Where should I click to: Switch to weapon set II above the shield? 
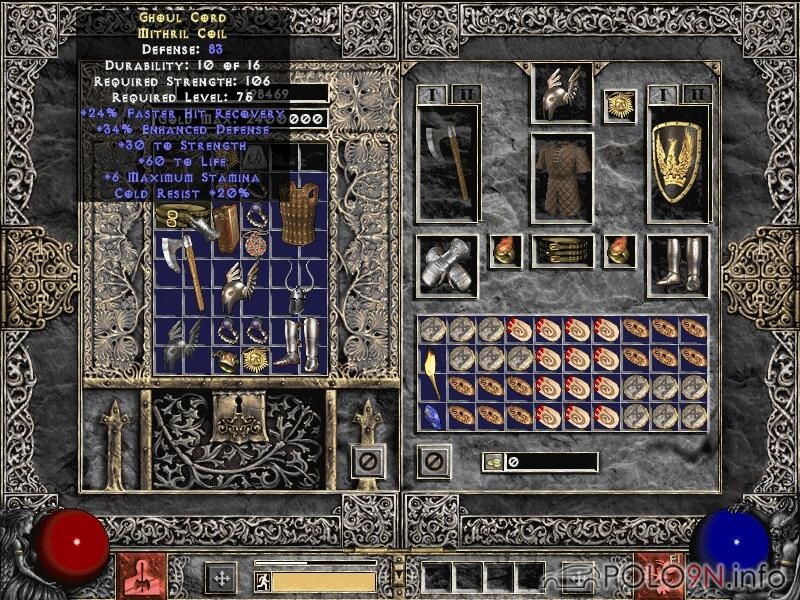pos(699,94)
